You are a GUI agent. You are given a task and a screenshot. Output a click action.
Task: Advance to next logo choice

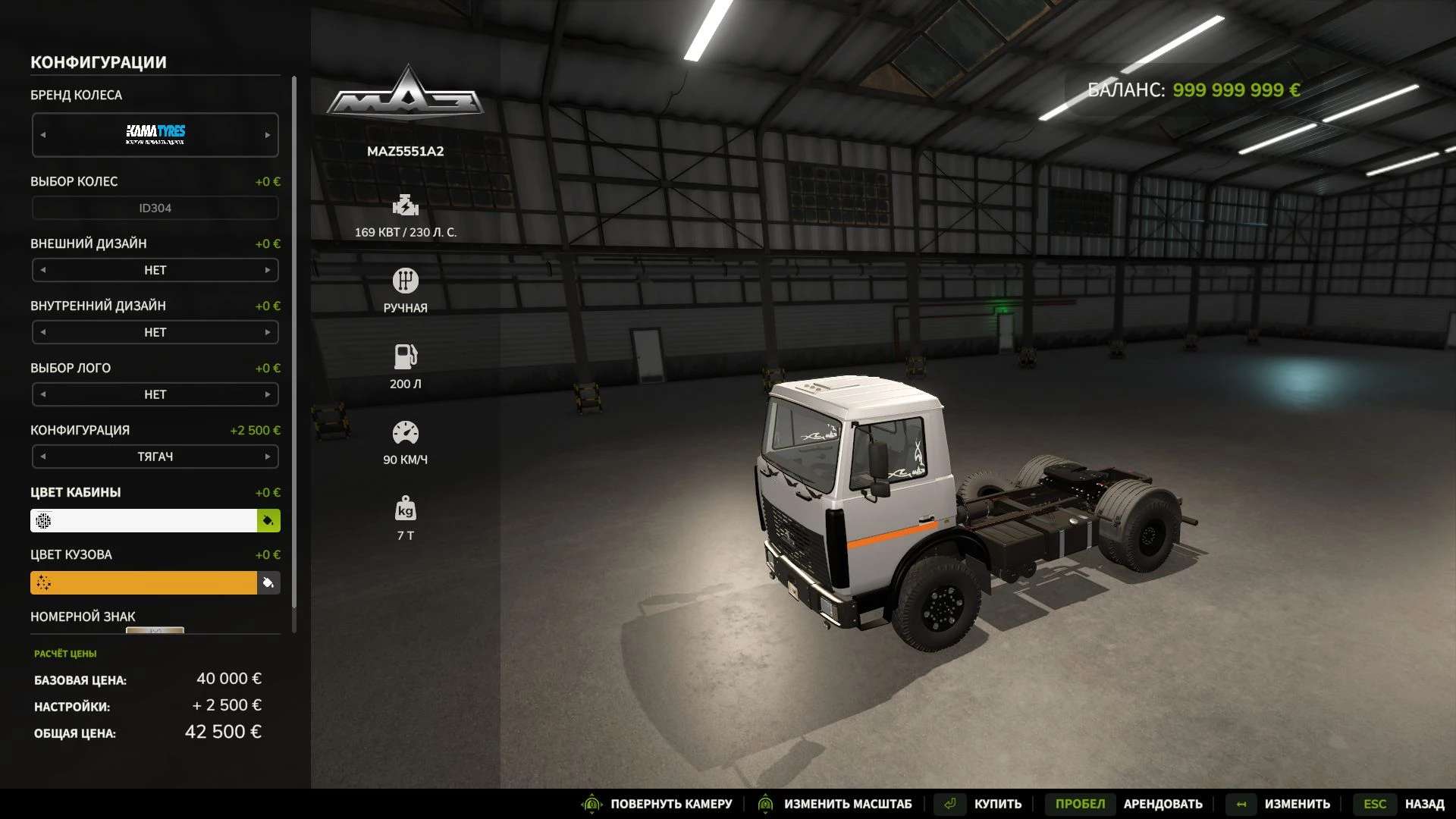pyautogui.click(x=268, y=394)
